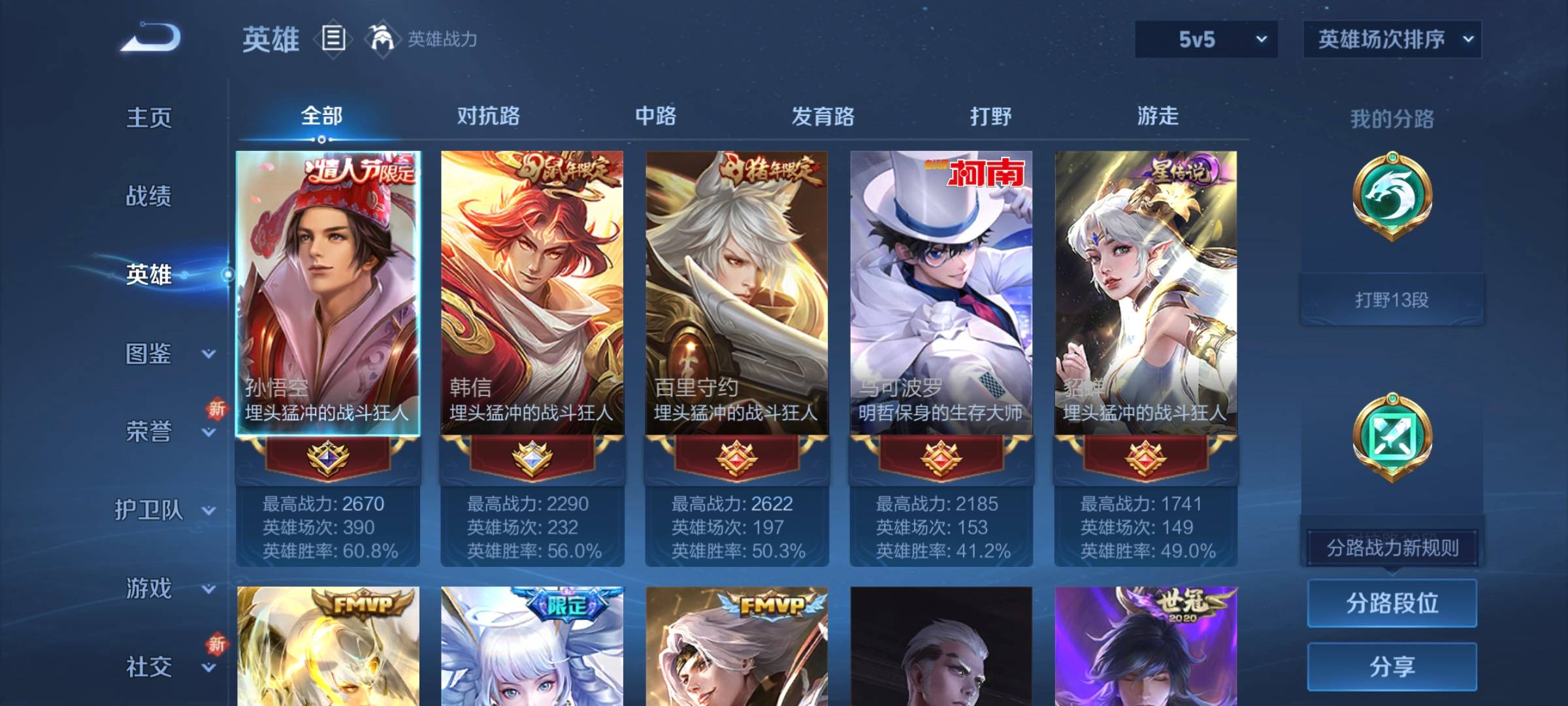Screen dimensions: 1568x706
Task: Open the 5v5 mode dropdown
Action: point(1205,39)
